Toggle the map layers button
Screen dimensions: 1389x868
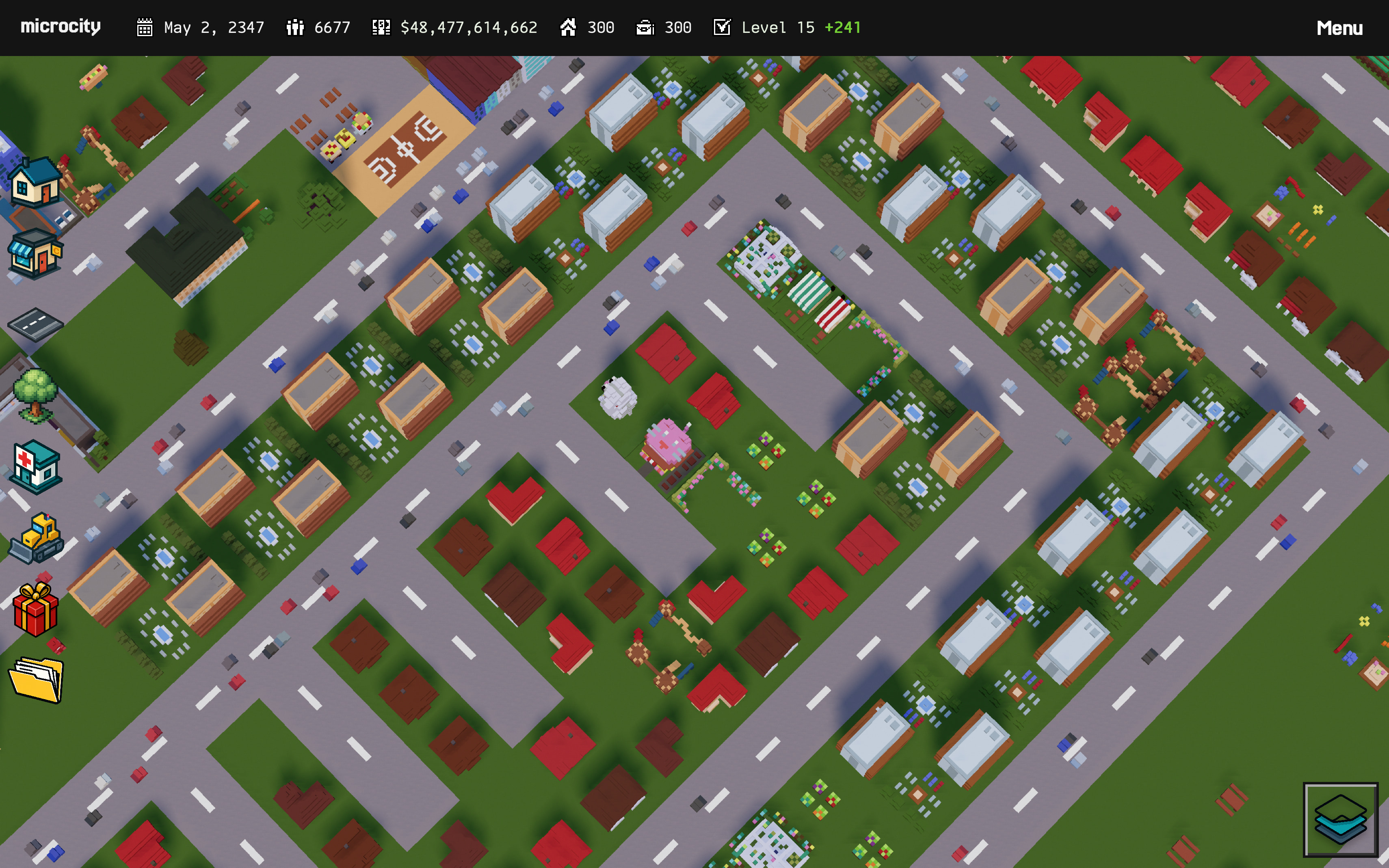coord(1340,819)
